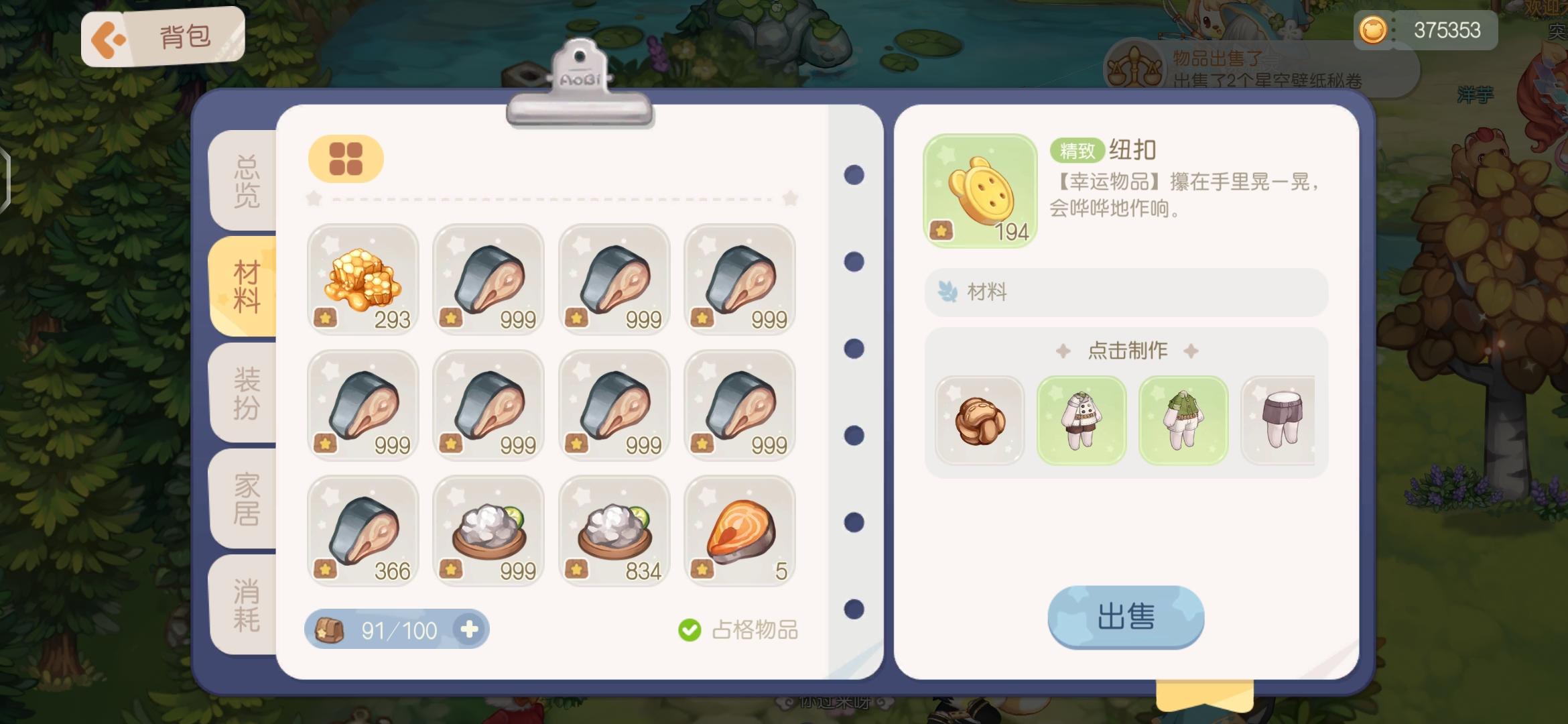Select the rice bowl stack of 834
The width and height of the screenshot is (1568, 724).
pyautogui.click(x=614, y=532)
